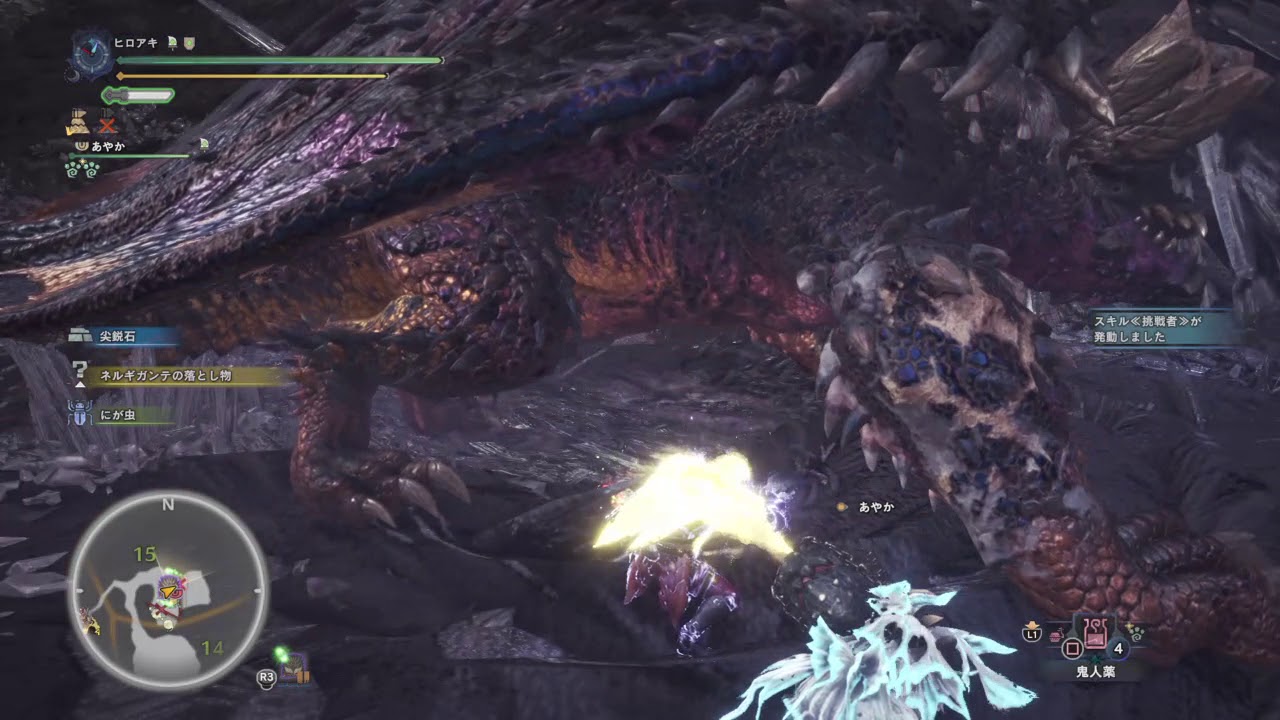Click the Nergigante monster icon on the minimap
Screen dimensions: 1280x720
pos(170,588)
